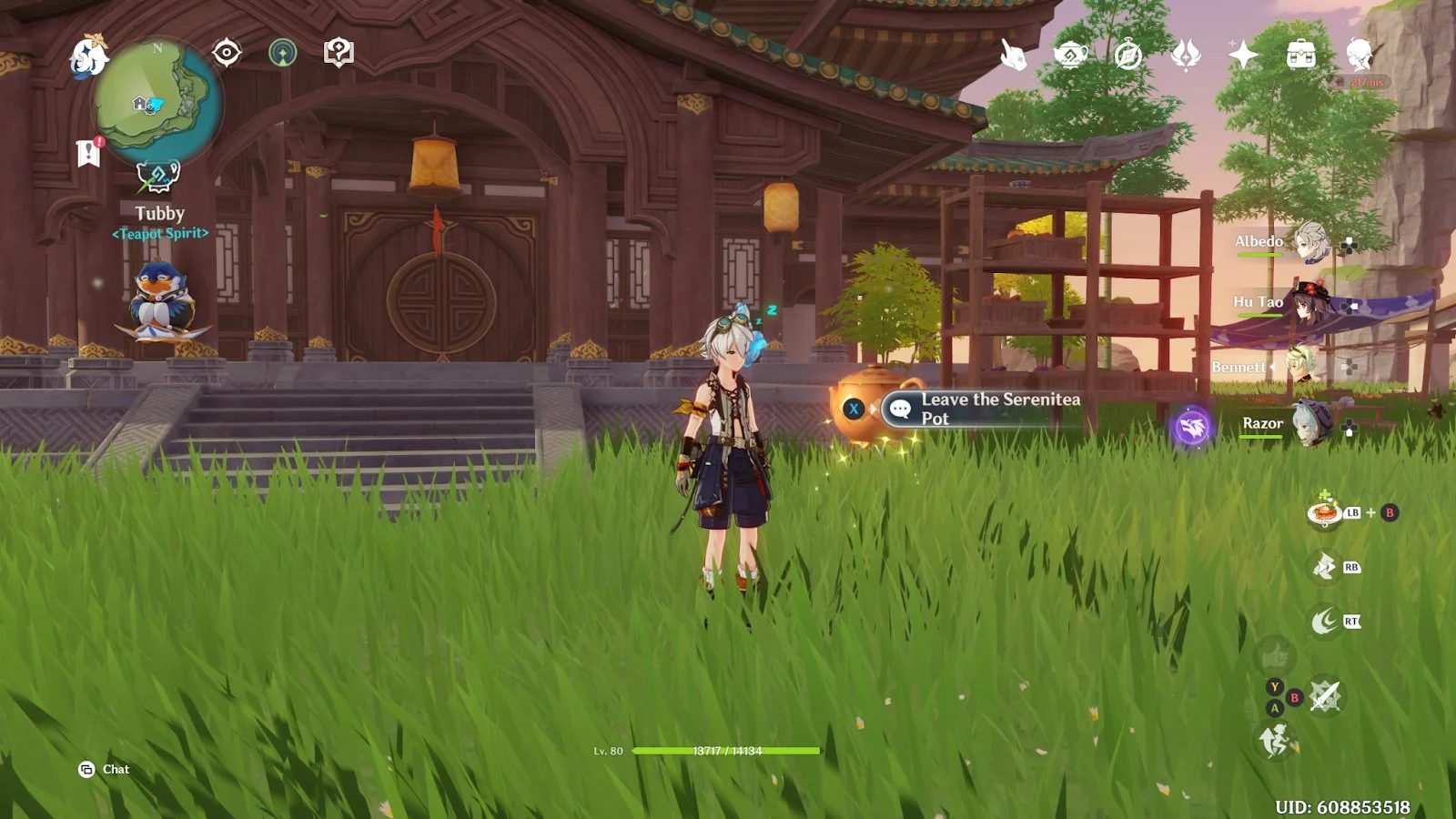Screen dimensions: 1456x819
Task: Open the Serenitea Pot teapot menu
Action: coord(1071,56)
